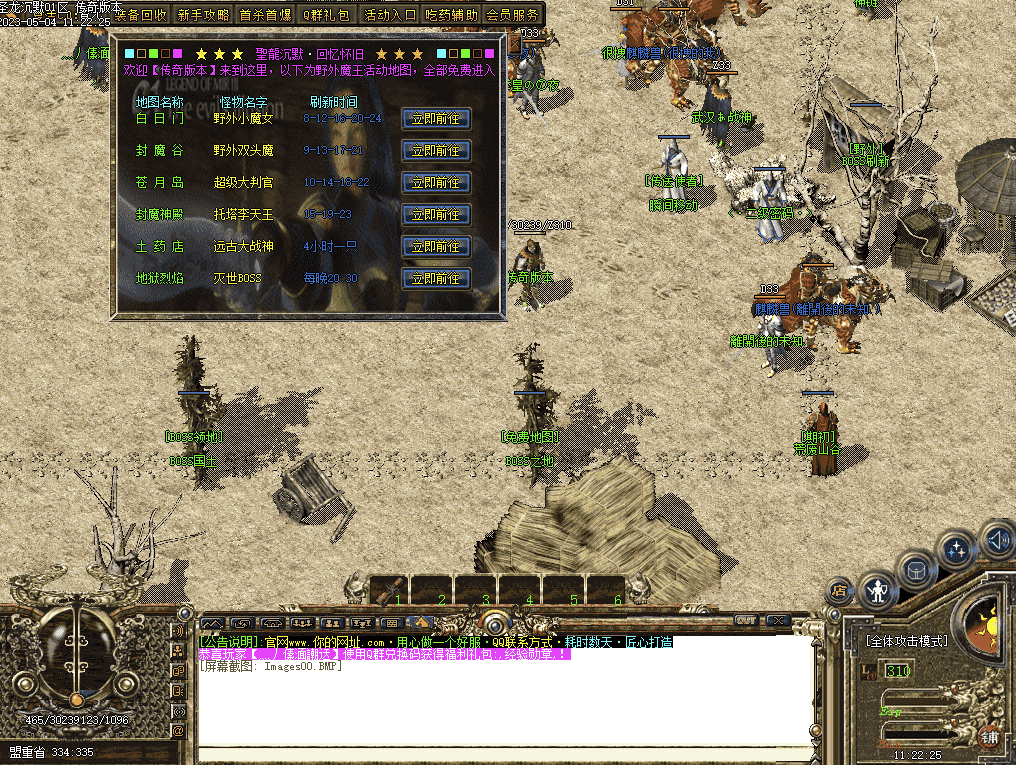Toggle the sound speaker icon
This screenshot has width=1016, height=765.
(995, 540)
